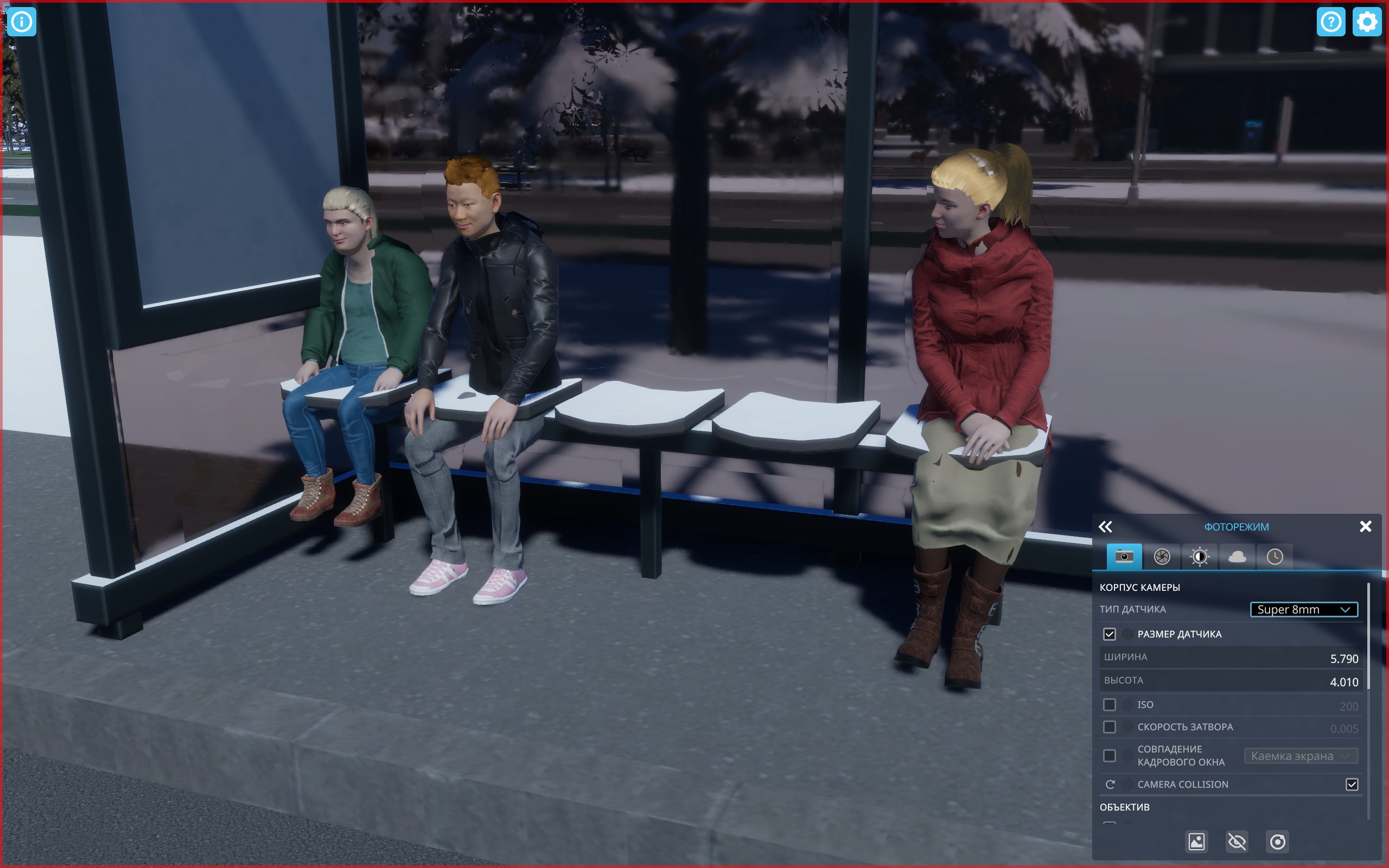Uncheck the РАЗМЕР ДАТЧИКА checkbox
This screenshot has width=1389, height=868.
coord(1109,634)
